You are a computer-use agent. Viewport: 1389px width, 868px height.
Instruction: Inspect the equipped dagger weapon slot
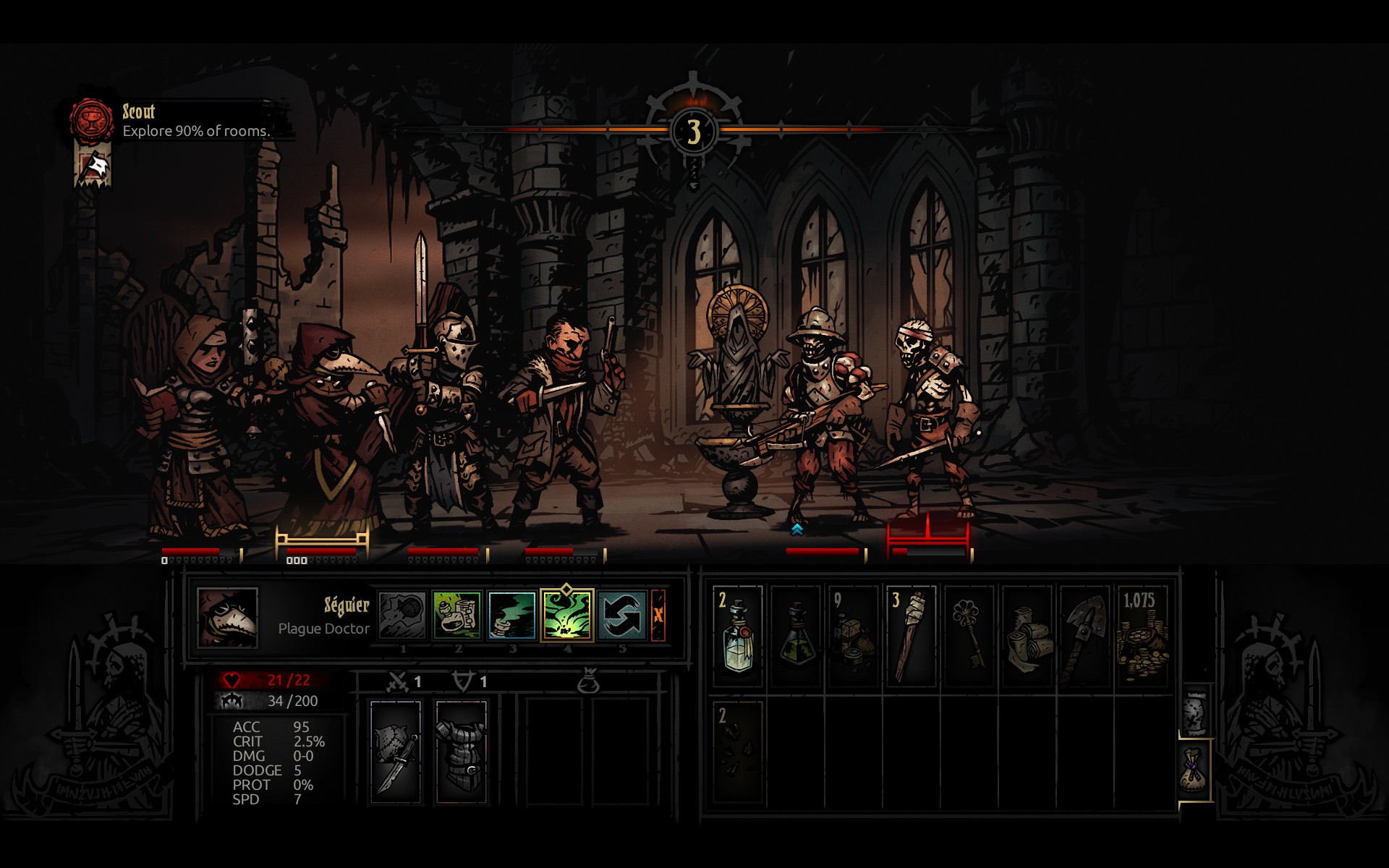pos(396,752)
